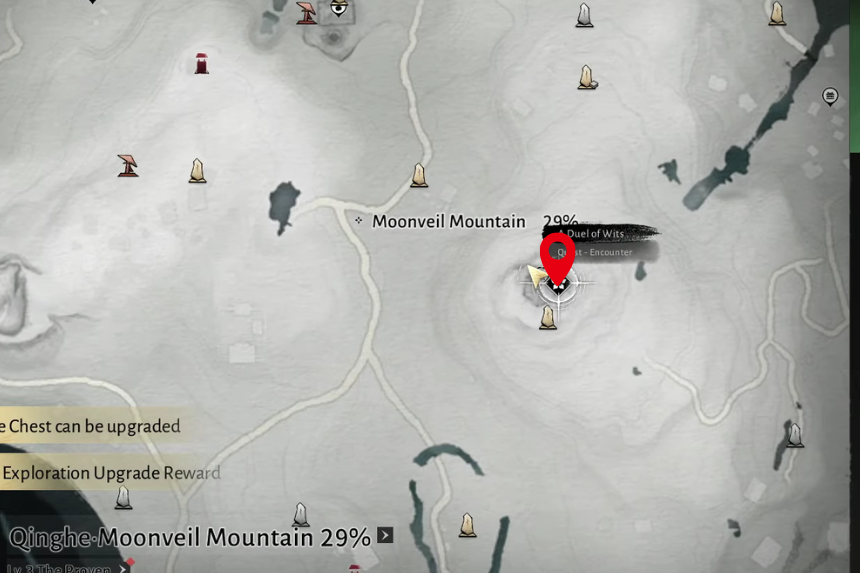Click the Chest can be upgraded notice

[x=92, y=426]
